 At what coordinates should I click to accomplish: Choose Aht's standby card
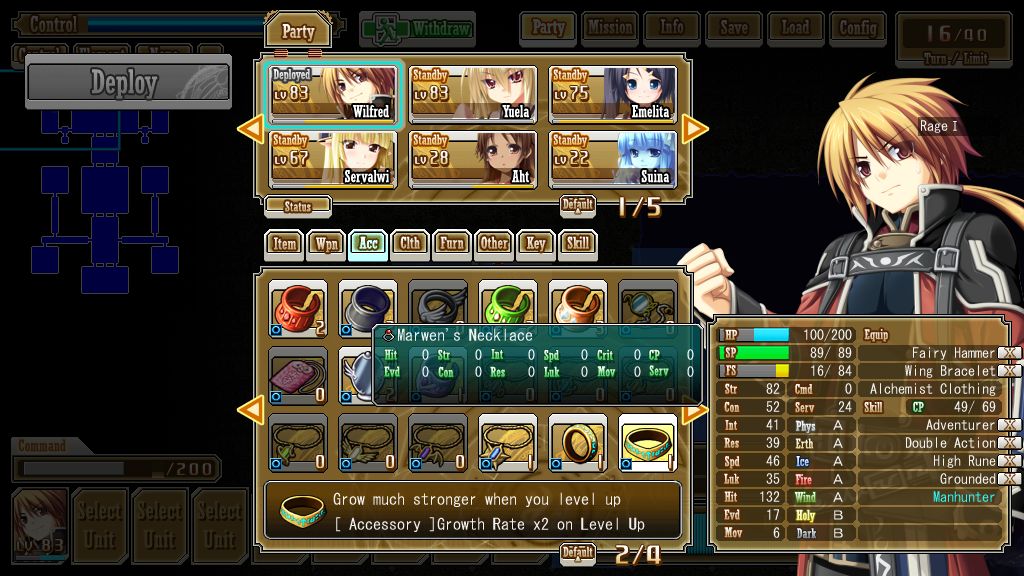(x=474, y=159)
